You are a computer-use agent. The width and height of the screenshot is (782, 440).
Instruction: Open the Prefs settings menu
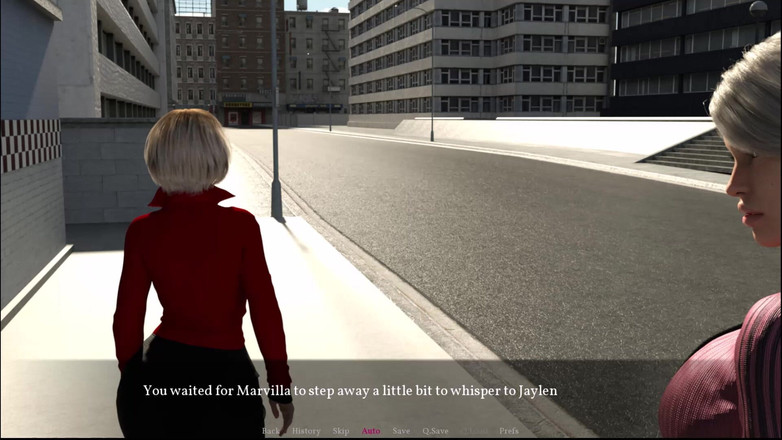(509, 431)
